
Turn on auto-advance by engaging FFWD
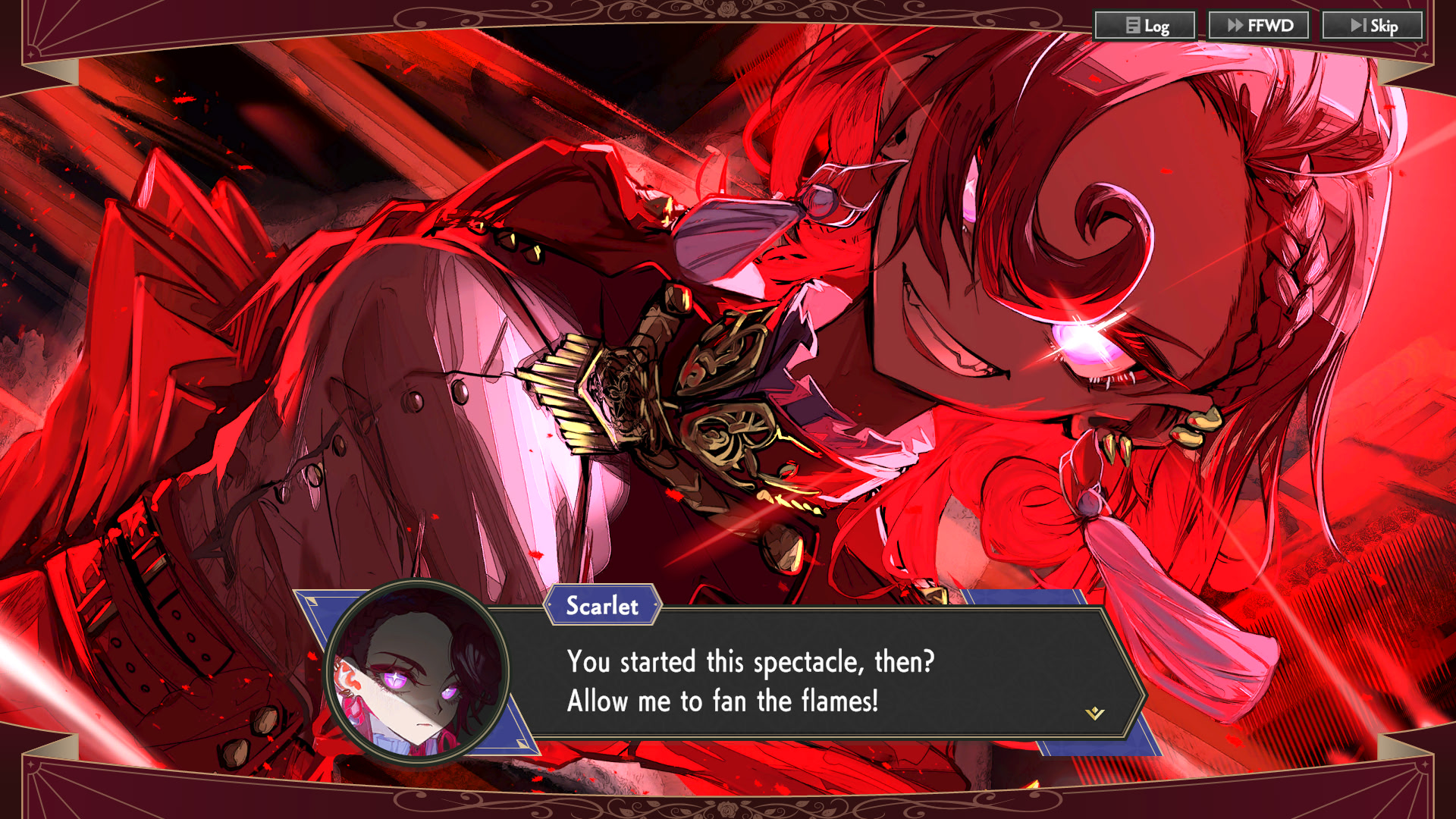coord(1259,25)
